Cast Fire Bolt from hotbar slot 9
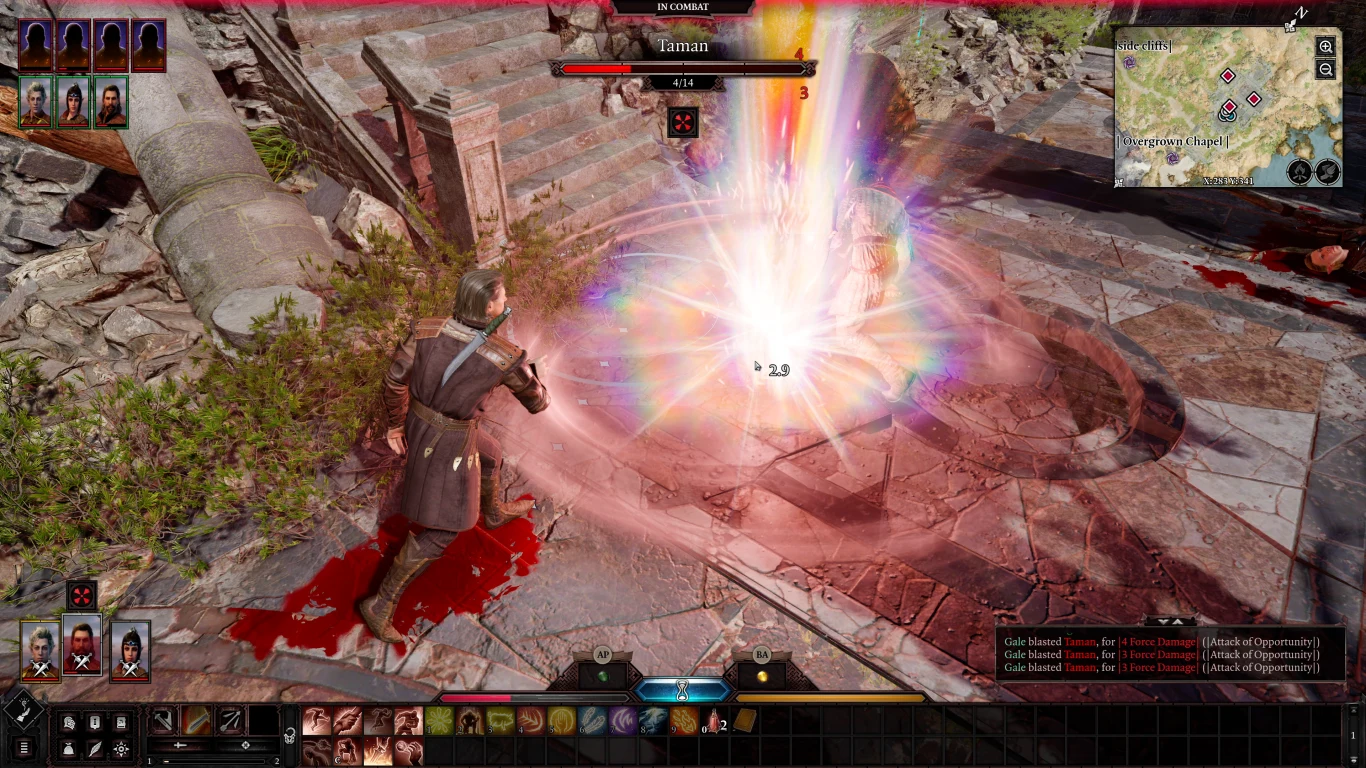The width and height of the screenshot is (1366, 768). [x=686, y=720]
